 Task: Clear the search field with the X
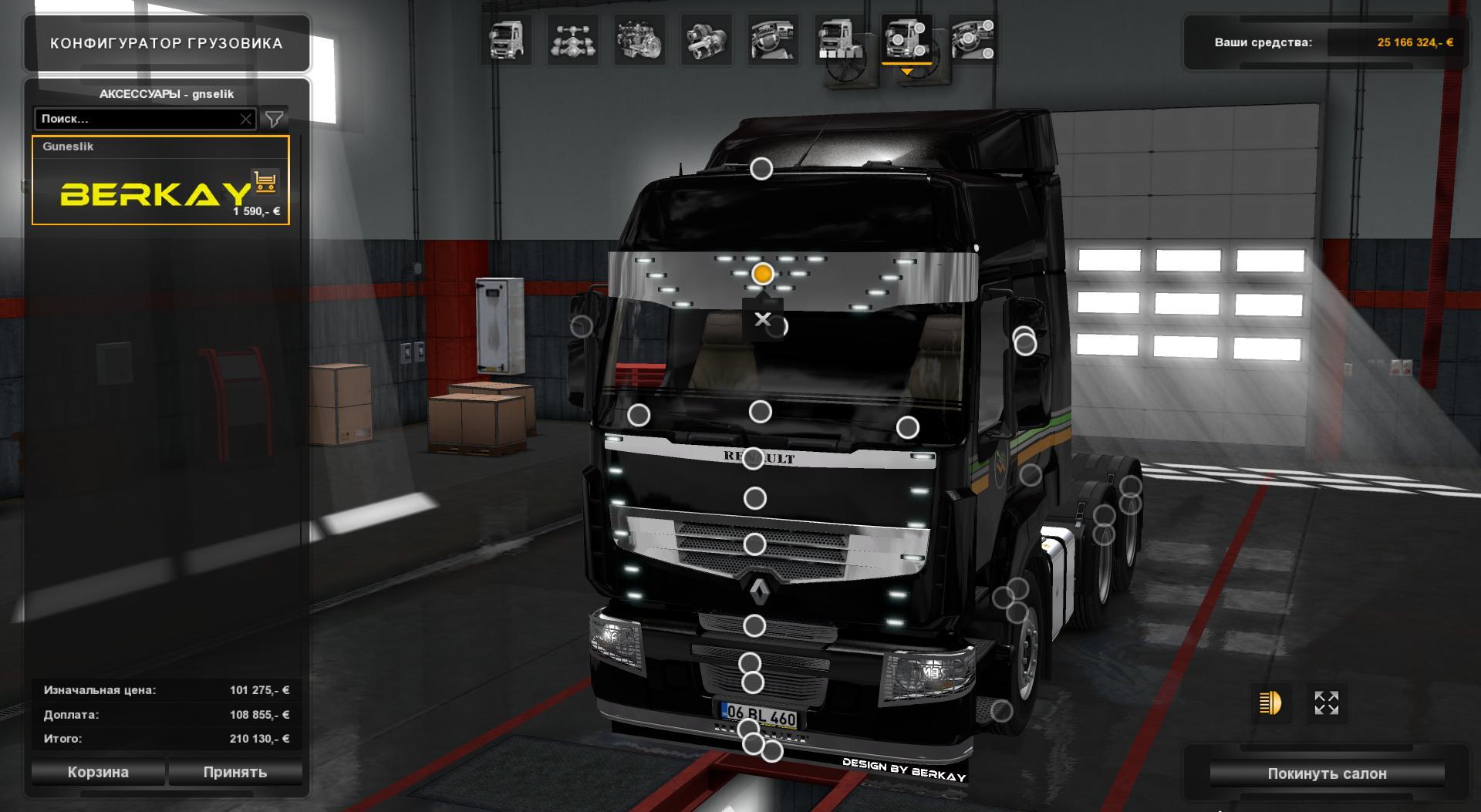point(246,119)
